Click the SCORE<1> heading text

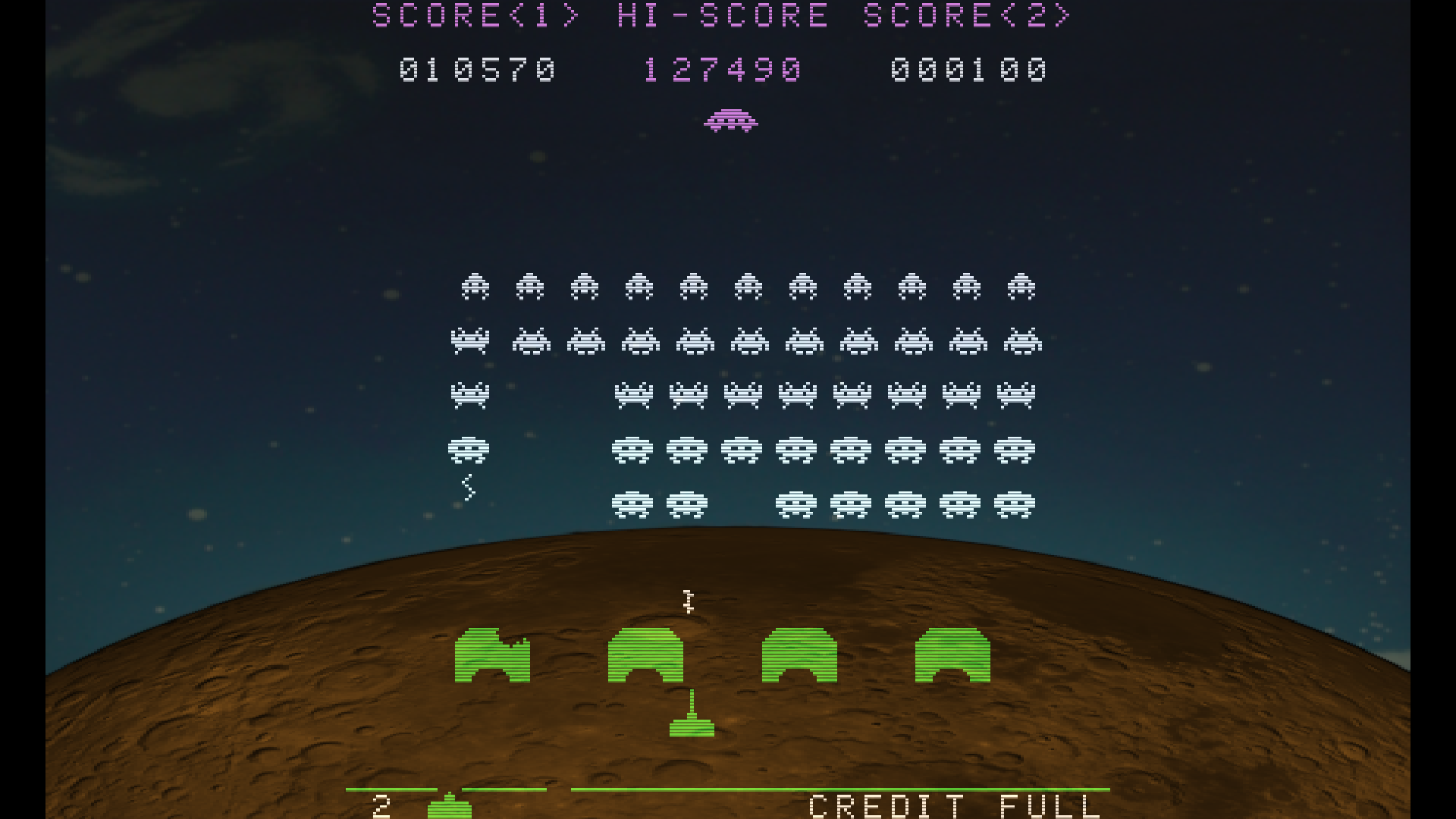coord(474,14)
